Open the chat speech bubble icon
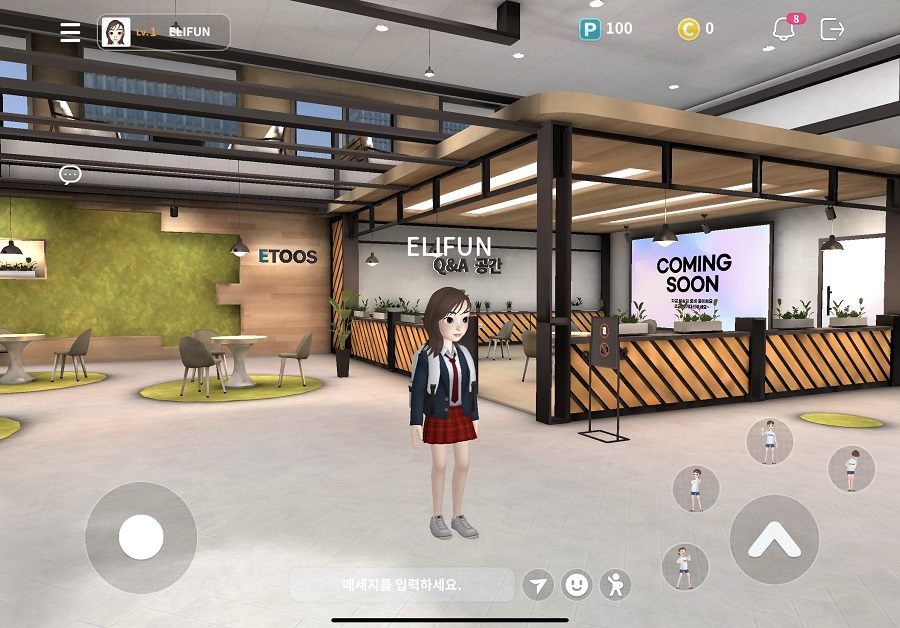900x628 pixels. (70, 175)
